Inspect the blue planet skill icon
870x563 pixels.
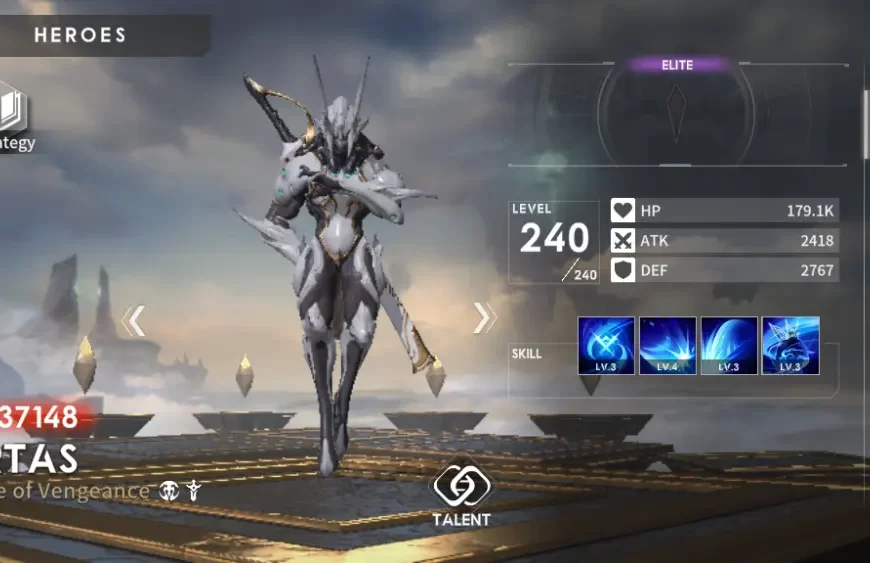(729, 345)
